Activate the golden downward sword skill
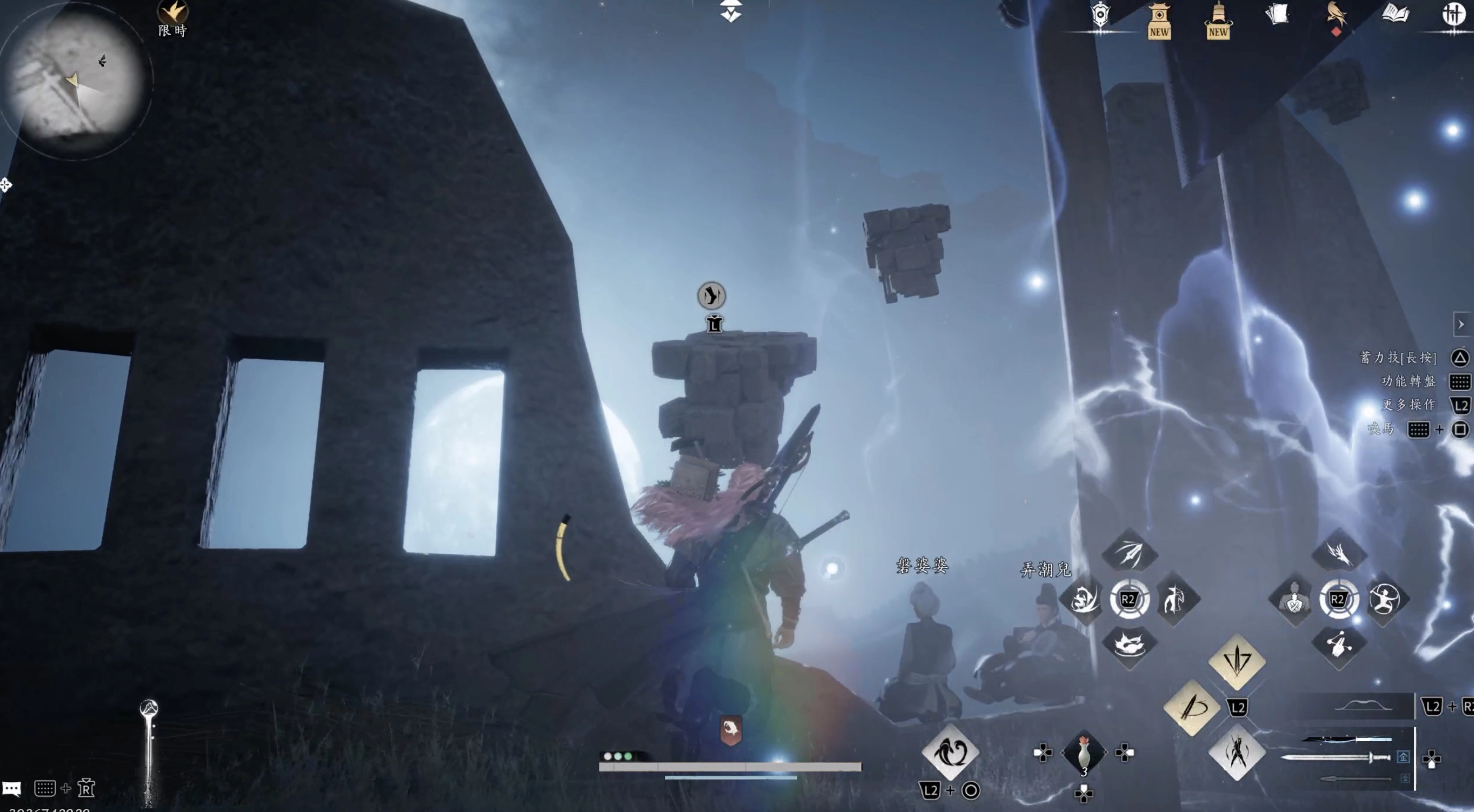 point(1237,661)
